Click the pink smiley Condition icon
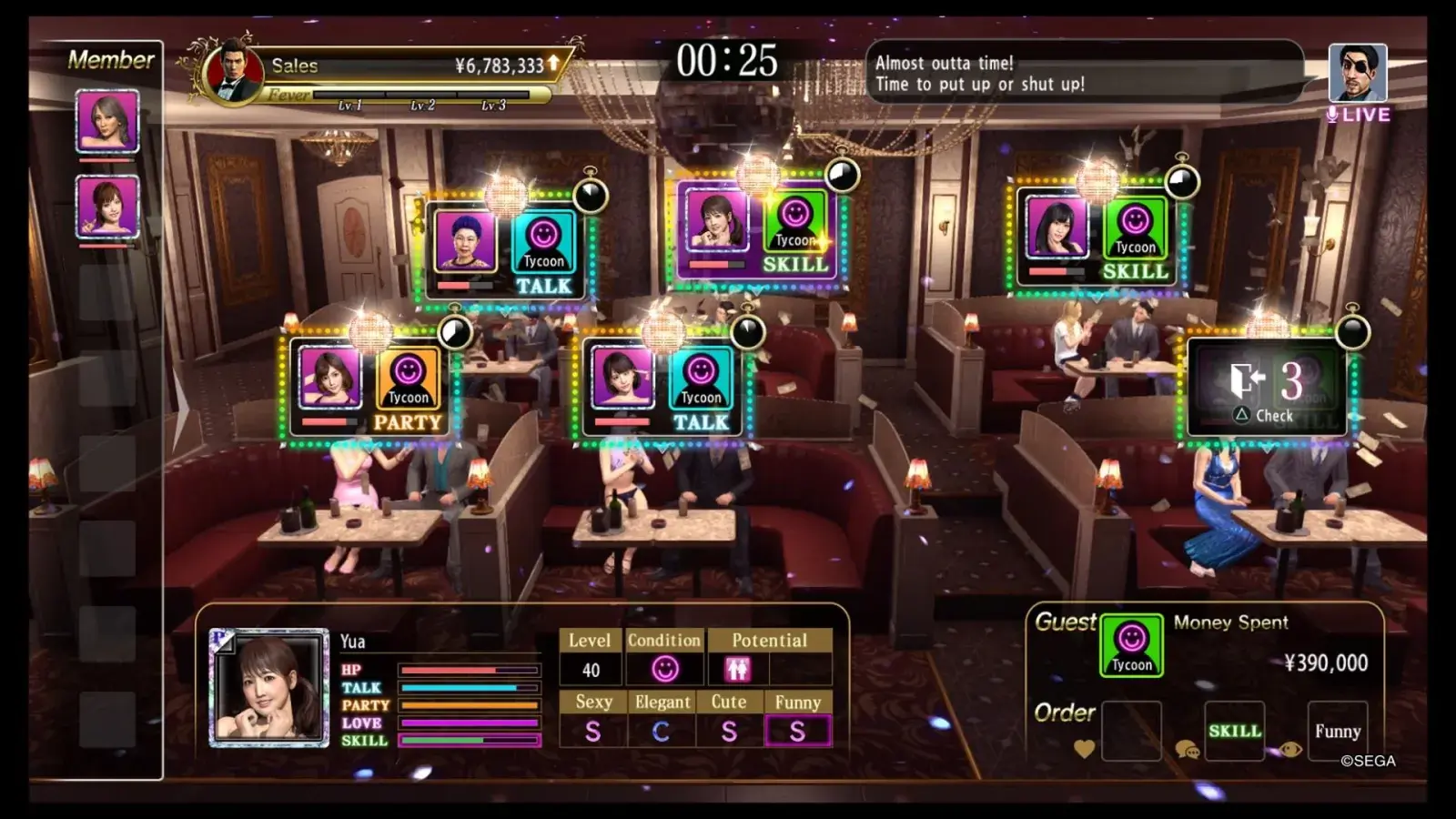This screenshot has width=1456, height=819. pos(665,670)
